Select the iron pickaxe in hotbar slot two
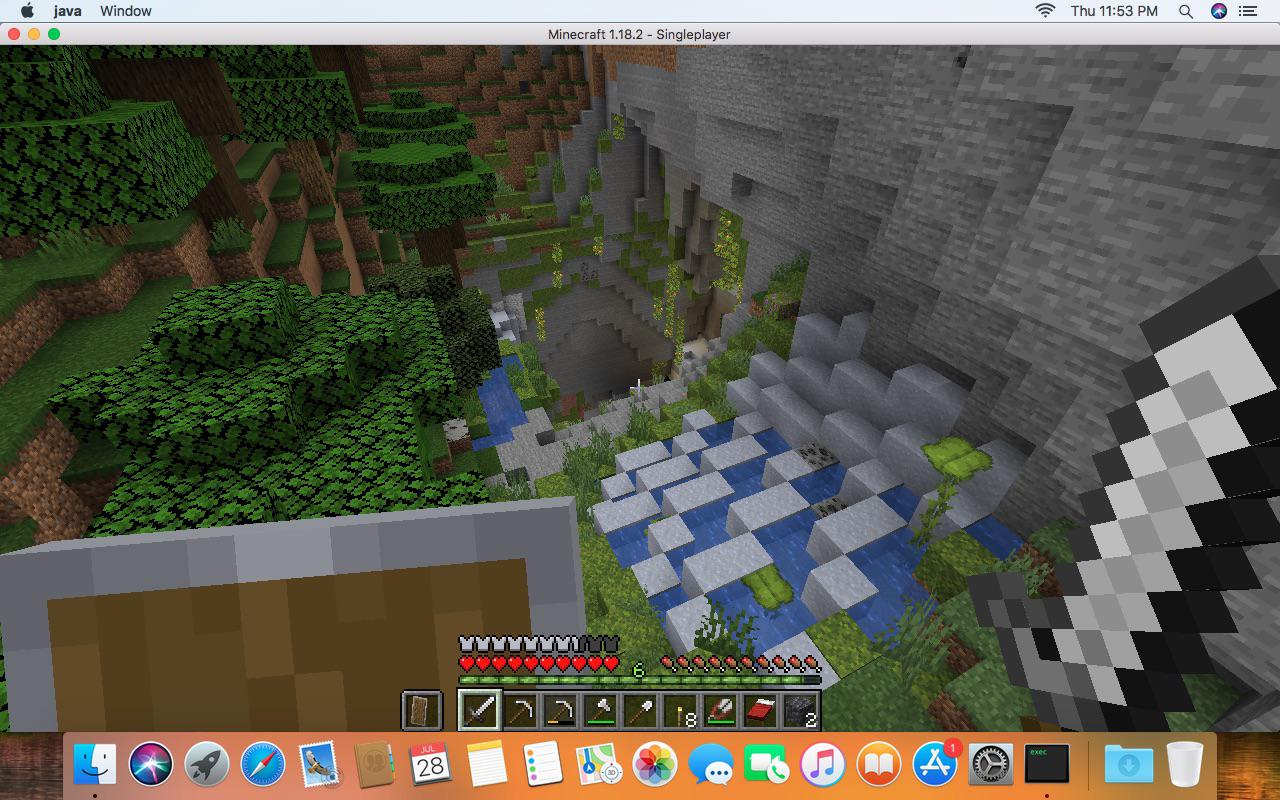The image size is (1280, 800). pyautogui.click(x=519, y=710)
